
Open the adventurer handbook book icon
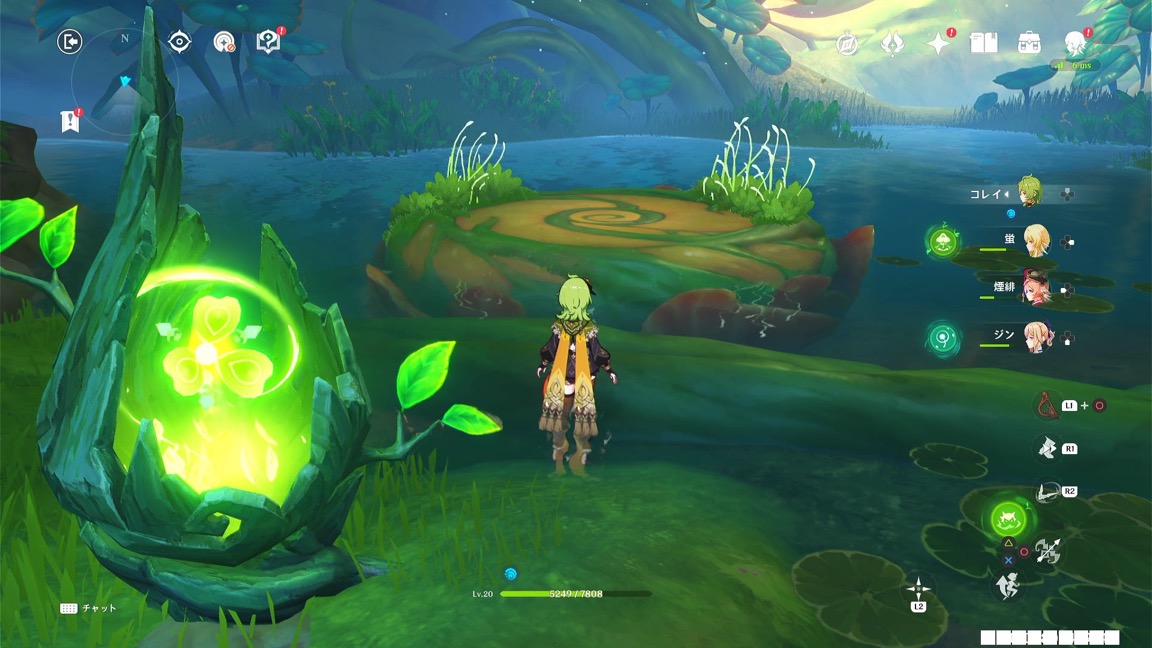click(984, 43)
